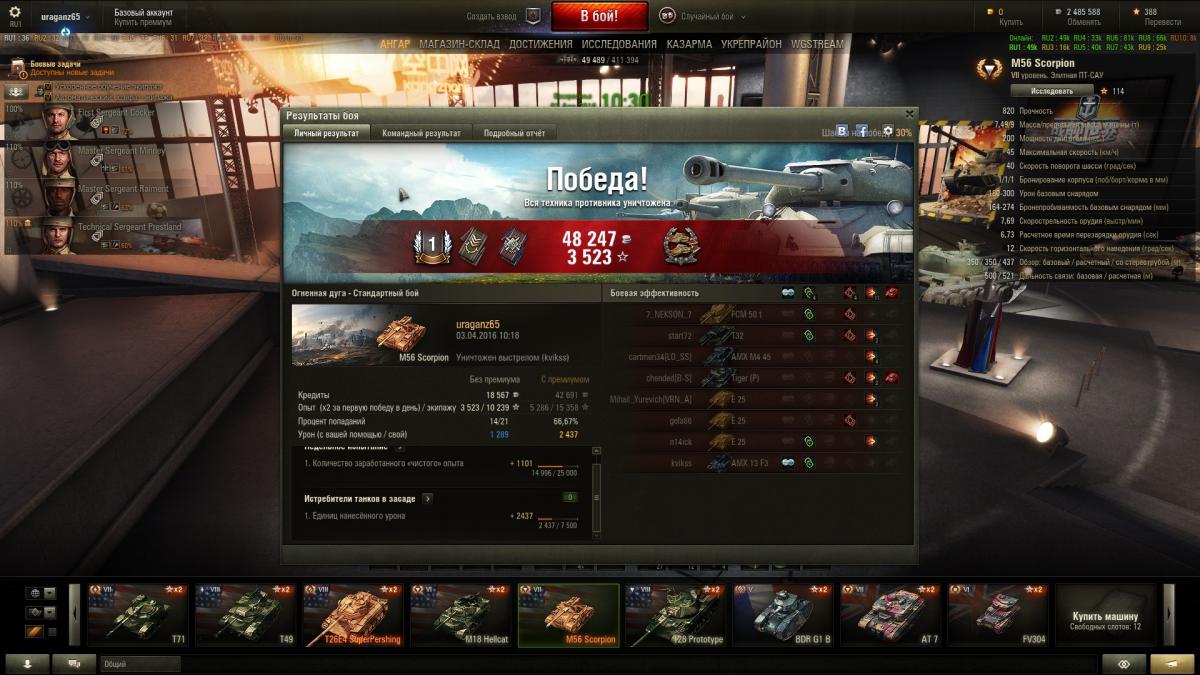Pick the AT 7 tank slot

tap(890, 614)
